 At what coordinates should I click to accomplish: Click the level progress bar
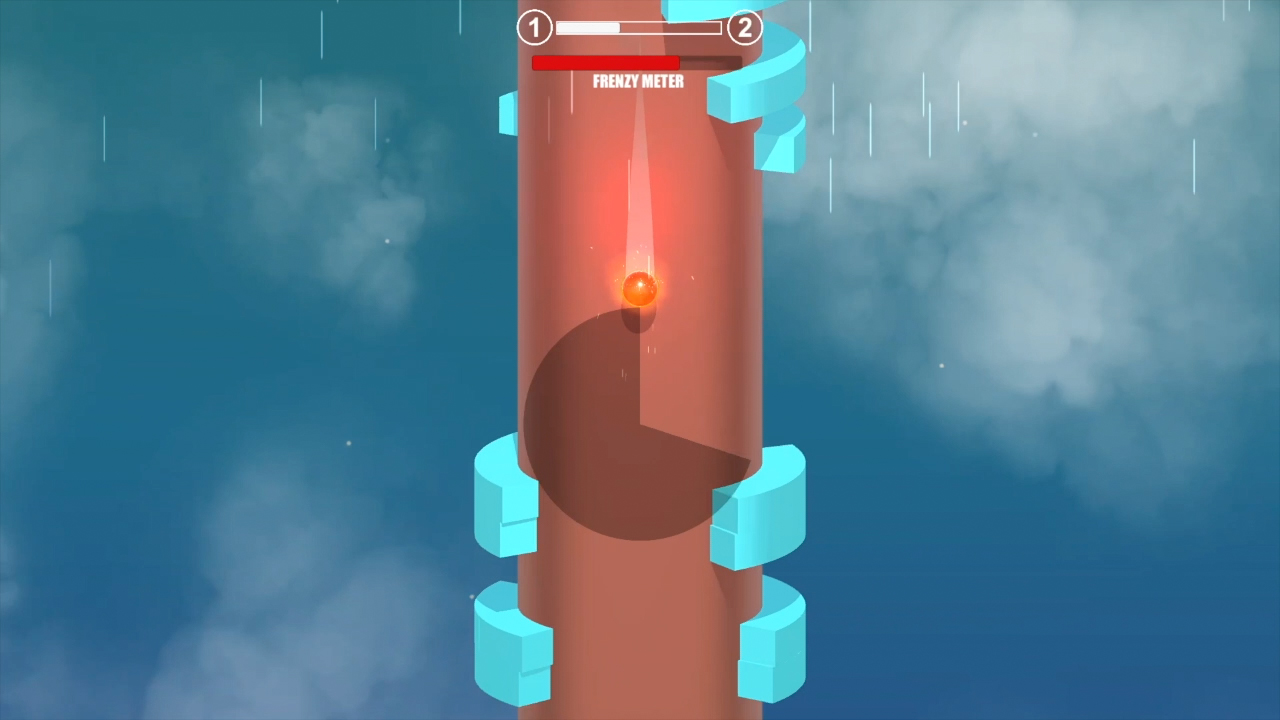click(x=638, y=28)
